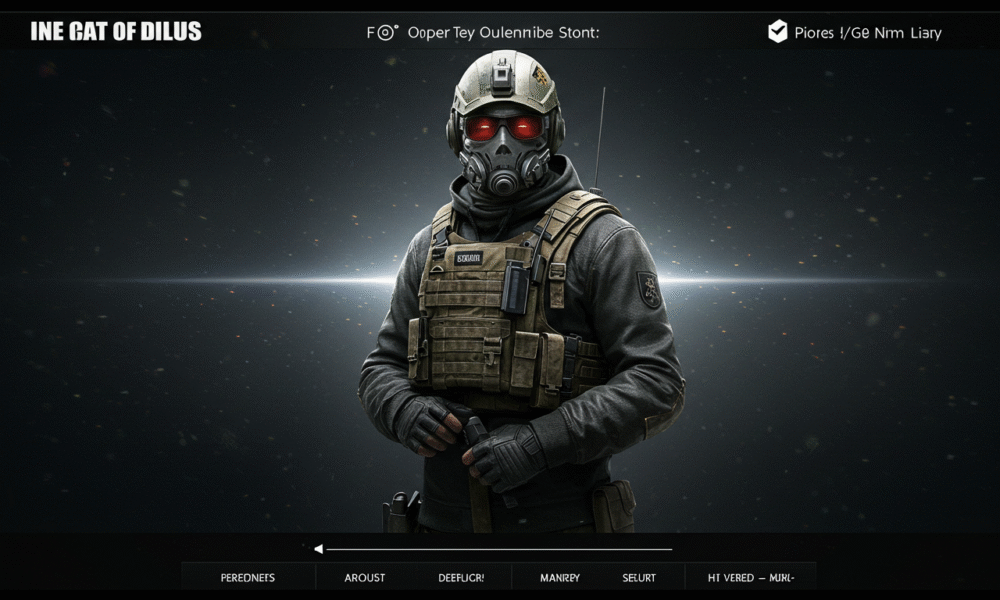Switch to the AROUST tab
1000x600 pixels.
click(364, 577)
